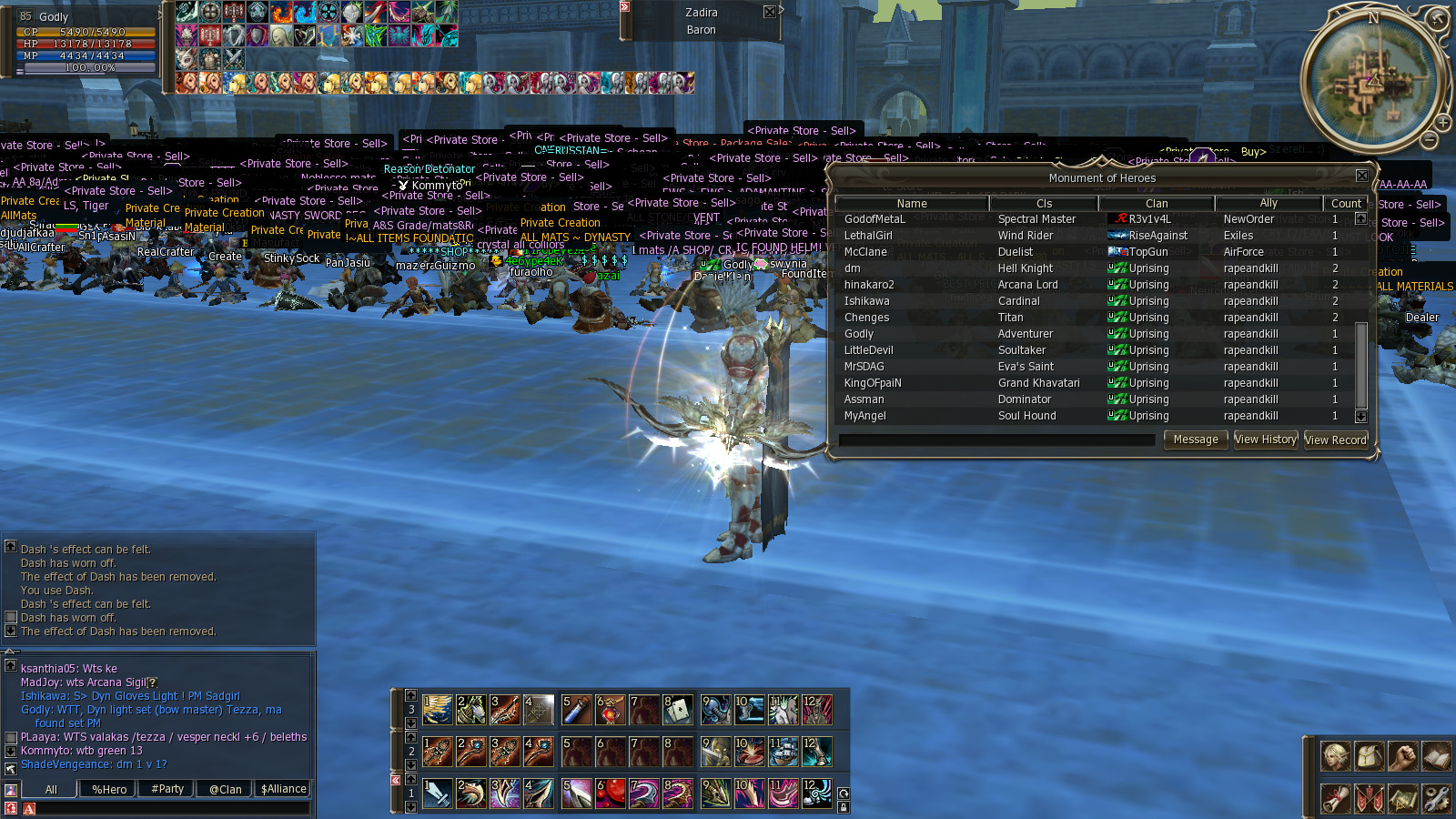Zoom in the minimap with the plus button
Image resolution: width=1456 pixels, height=819 pixels.
pos(1443,122)
